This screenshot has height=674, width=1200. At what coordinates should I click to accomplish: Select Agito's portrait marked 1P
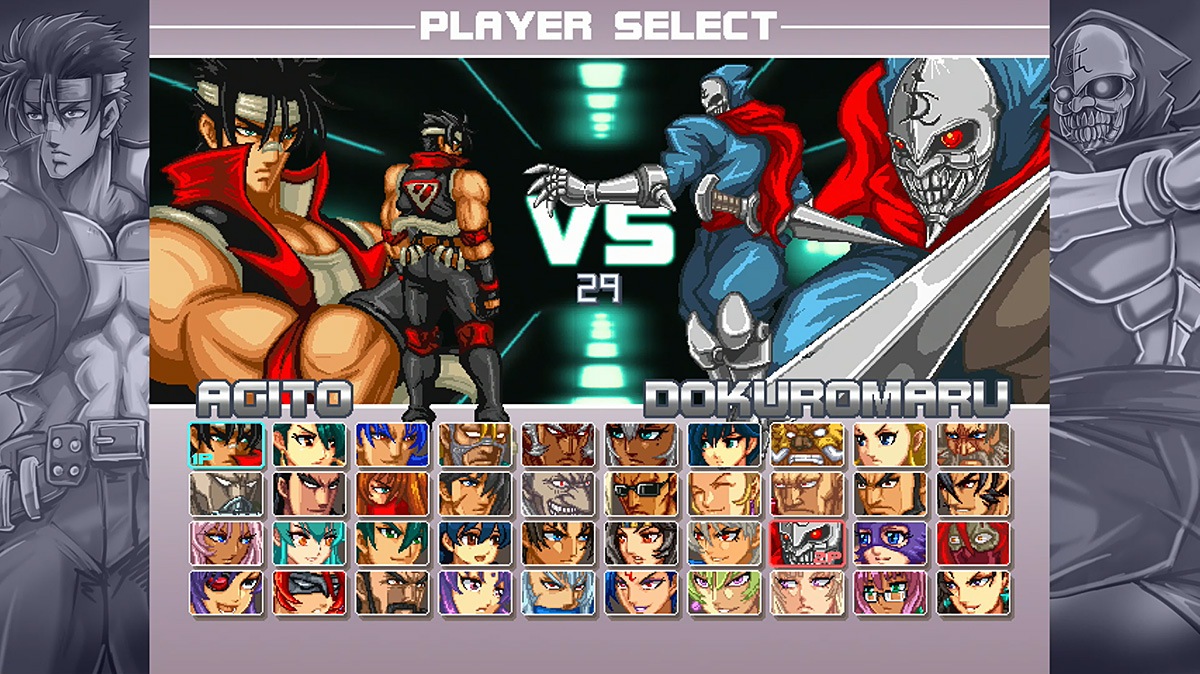click(226, 445)
